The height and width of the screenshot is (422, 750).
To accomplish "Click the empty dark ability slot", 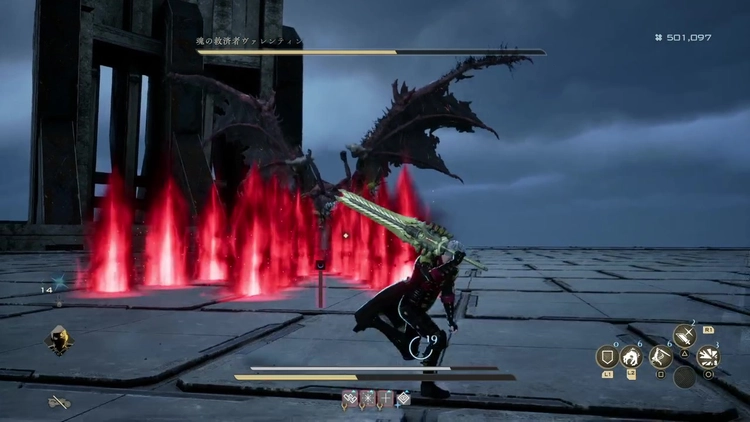I will point(684,378).
